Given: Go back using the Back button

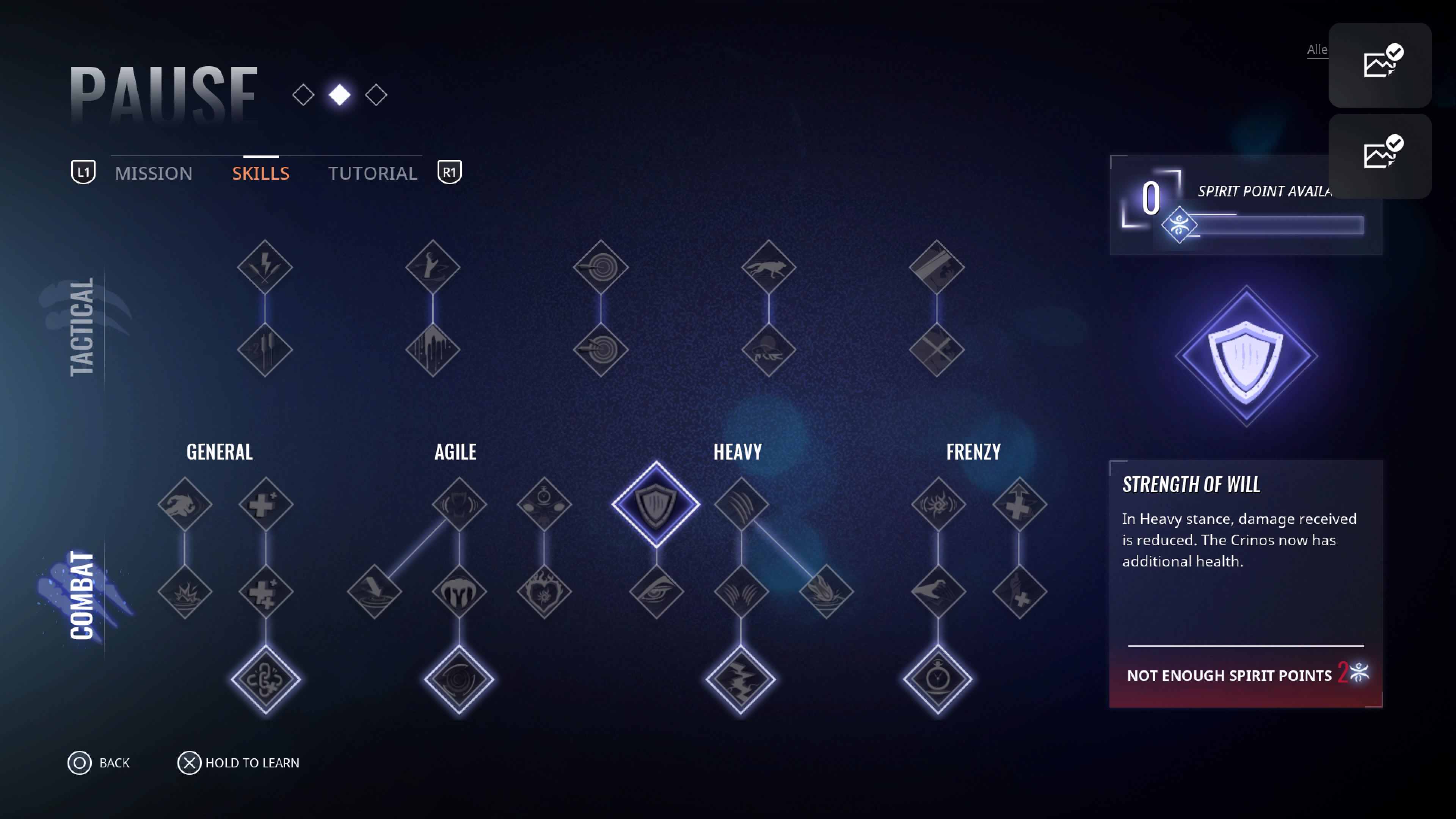Looking at the screenshot, I should coord(99,763).
